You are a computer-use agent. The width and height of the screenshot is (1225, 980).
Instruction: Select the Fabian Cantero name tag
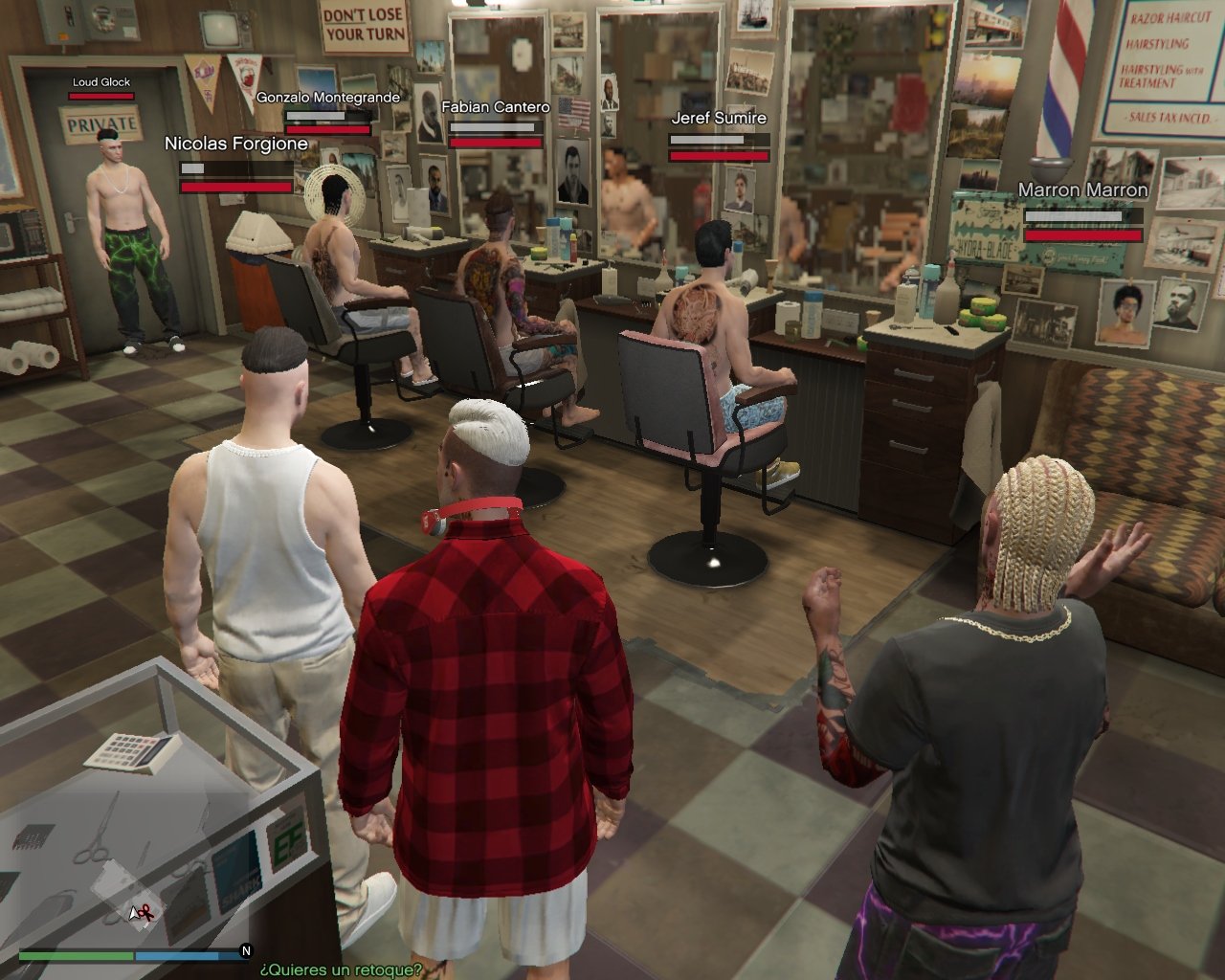click(x=495, y=107)
